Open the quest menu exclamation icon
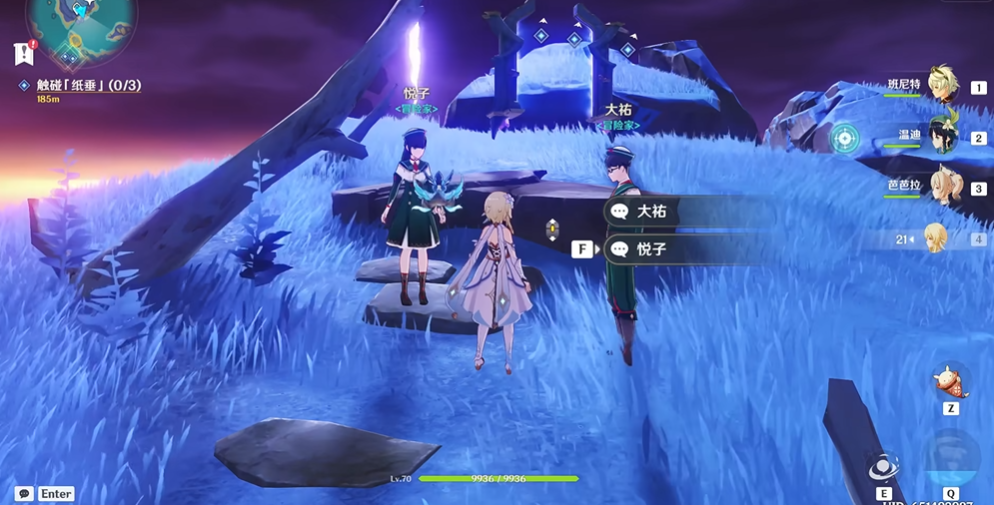Image resolution: width=994 pixels, height=505 pixels. pos(24,53)
